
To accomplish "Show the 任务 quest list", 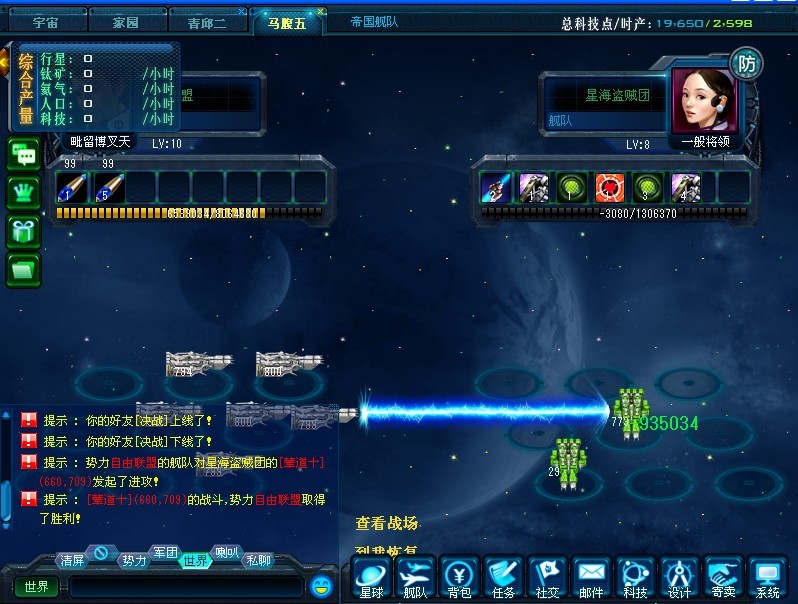I will [503, 579].
